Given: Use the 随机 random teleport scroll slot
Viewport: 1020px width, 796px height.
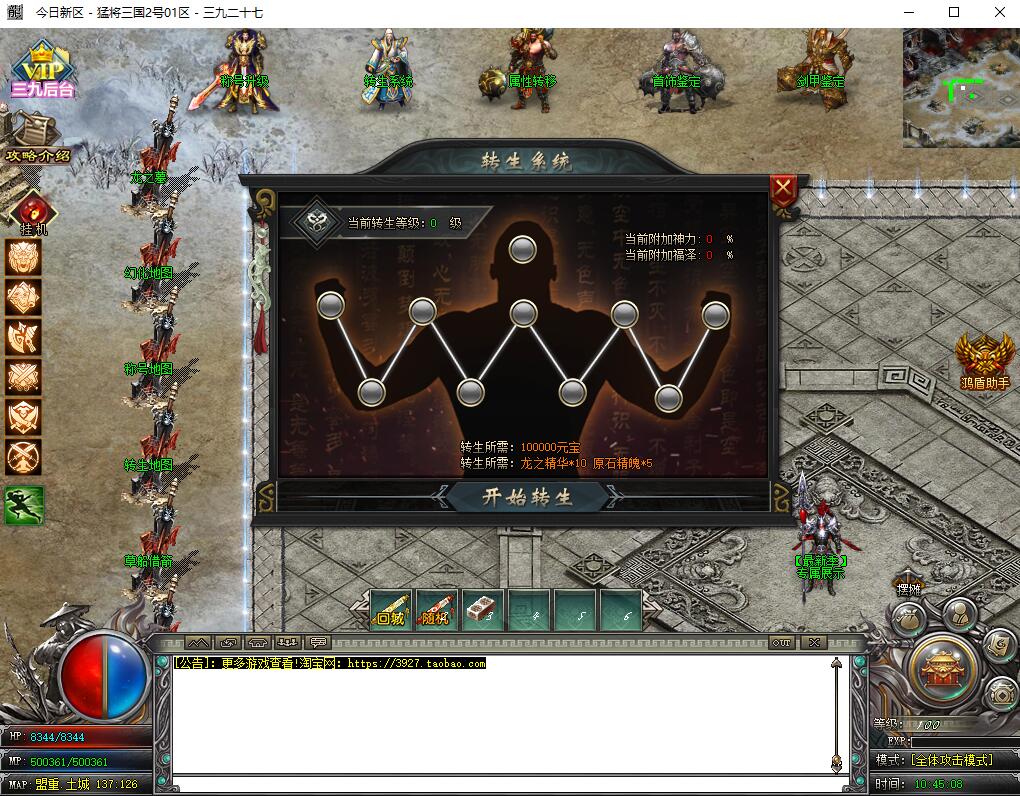Looking at the screenshot, I should click(x=437, y=610).
